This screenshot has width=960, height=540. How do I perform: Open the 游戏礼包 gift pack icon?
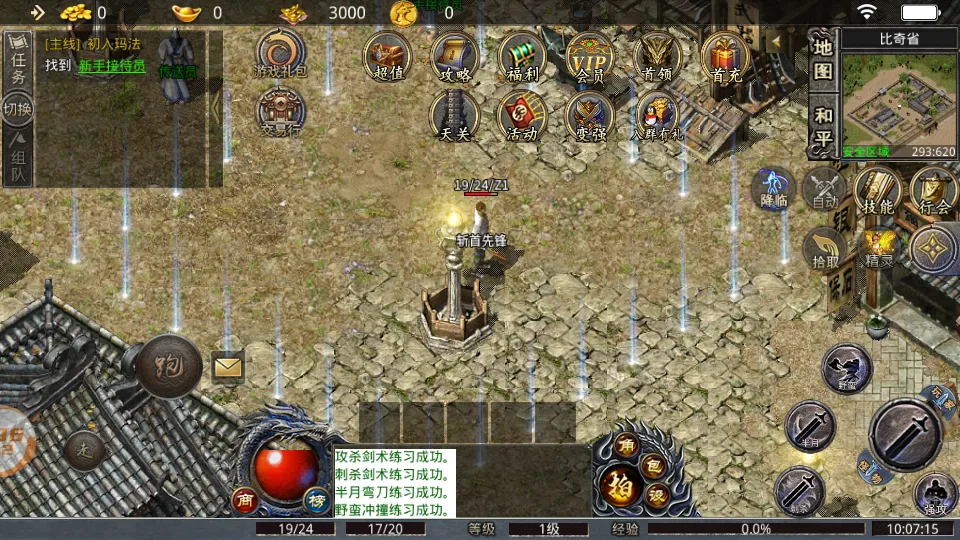coord(282,53)
